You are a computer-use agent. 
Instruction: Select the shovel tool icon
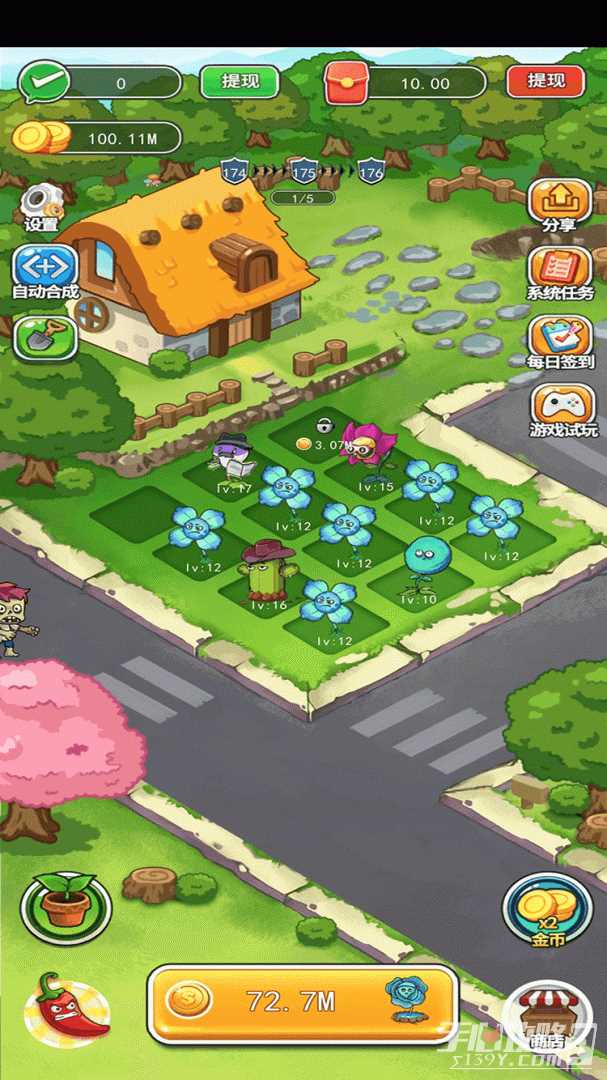coord(45,338)
